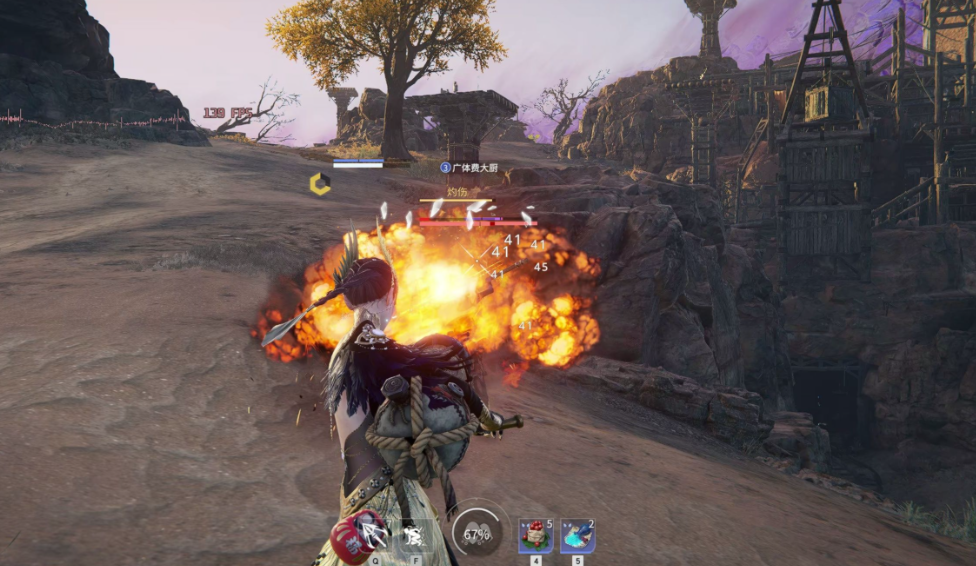The image size is (976, 566).
Task: Use the blue crystal consumable item
Action: click(x=577, y=536)
